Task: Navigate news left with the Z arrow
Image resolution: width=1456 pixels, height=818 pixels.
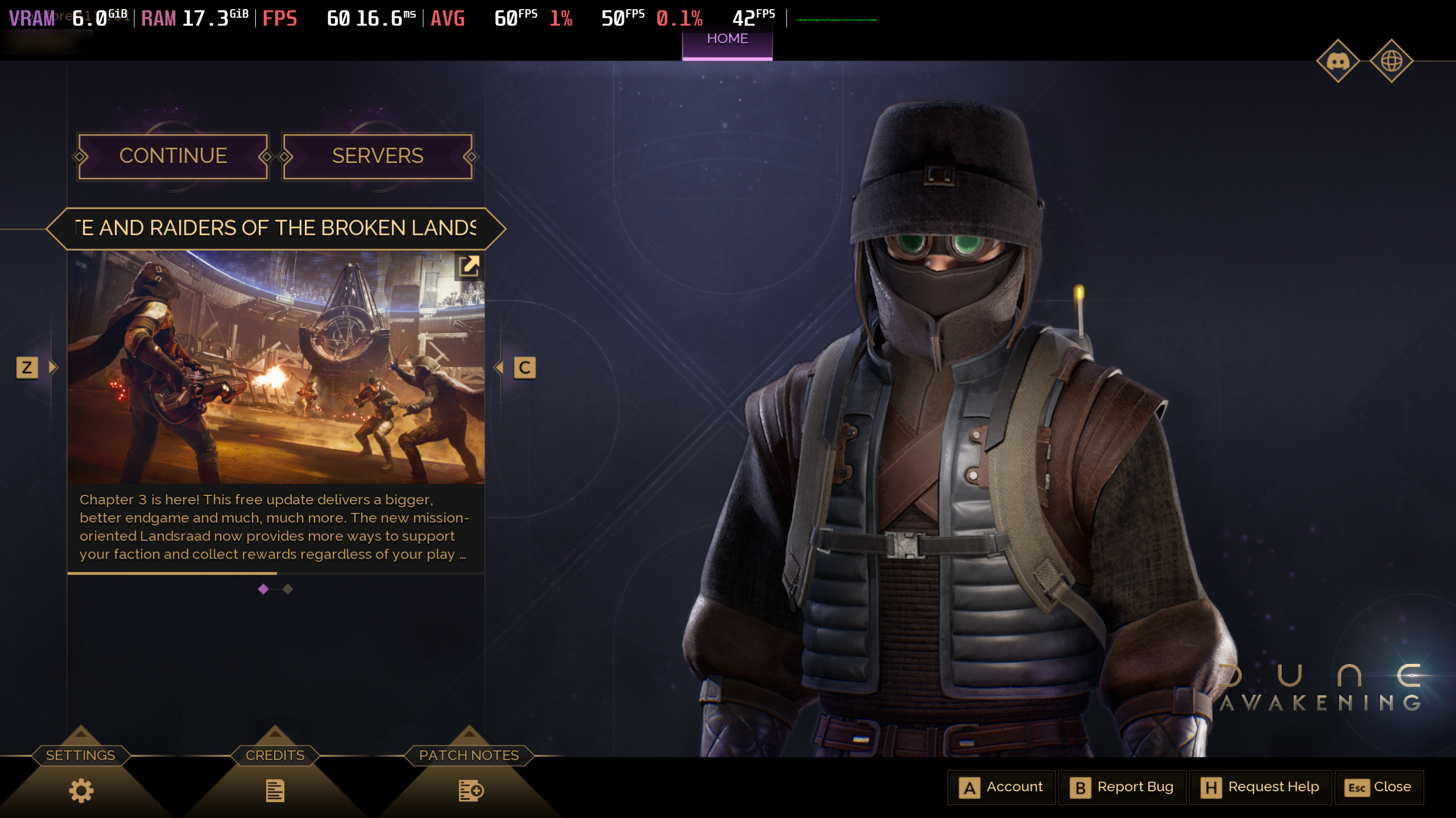Action: click(x=28, y=367)
